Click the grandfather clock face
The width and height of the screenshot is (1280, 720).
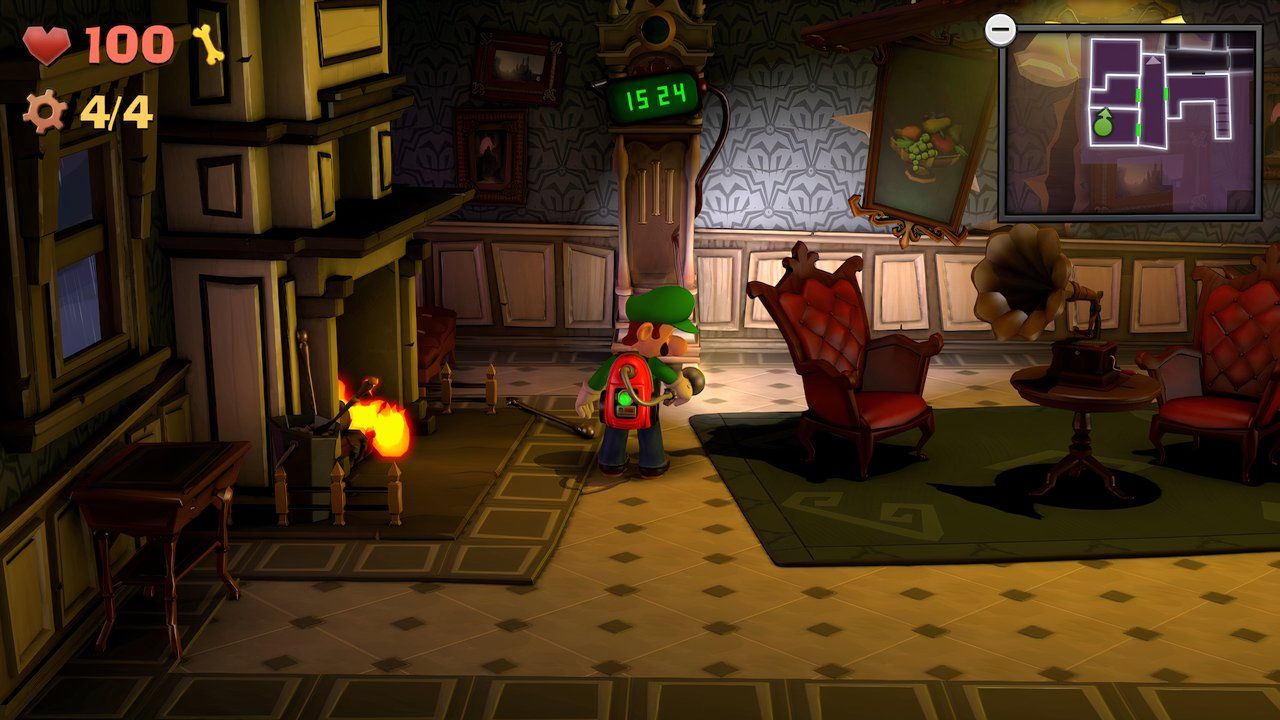[659, 26]
